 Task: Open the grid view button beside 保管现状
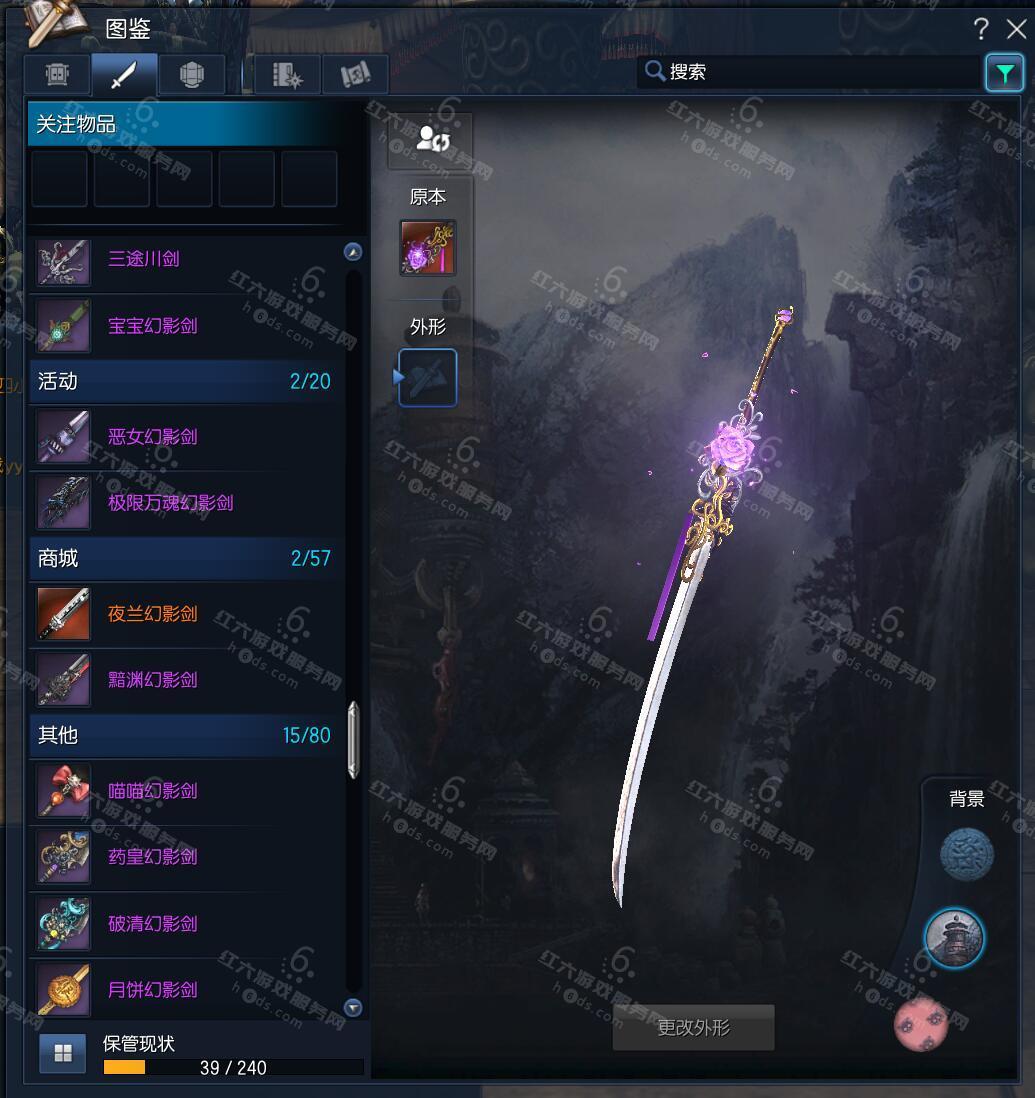tap(62, 1052)
